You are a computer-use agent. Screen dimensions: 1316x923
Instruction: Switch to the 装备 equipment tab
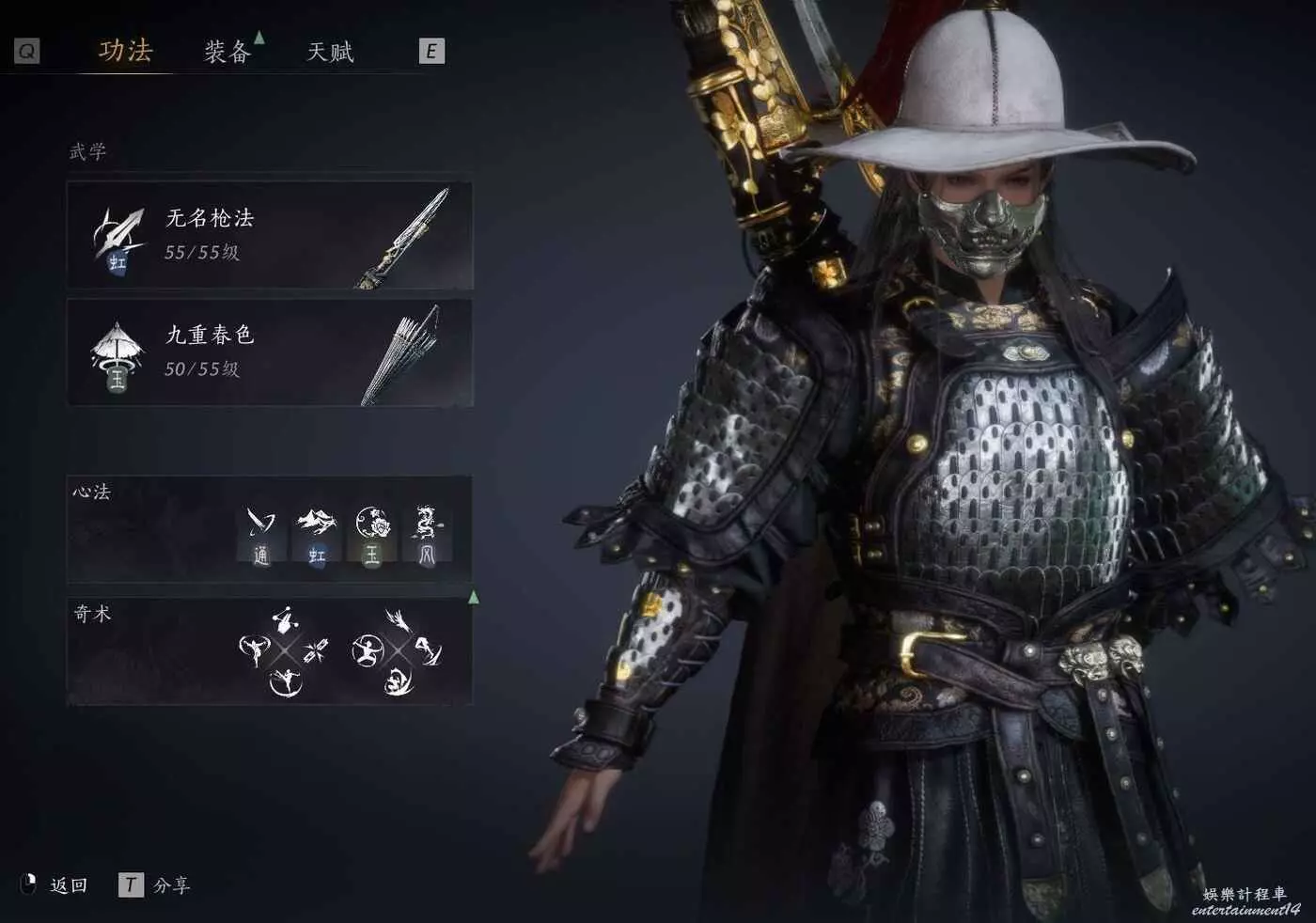point(227,52)
